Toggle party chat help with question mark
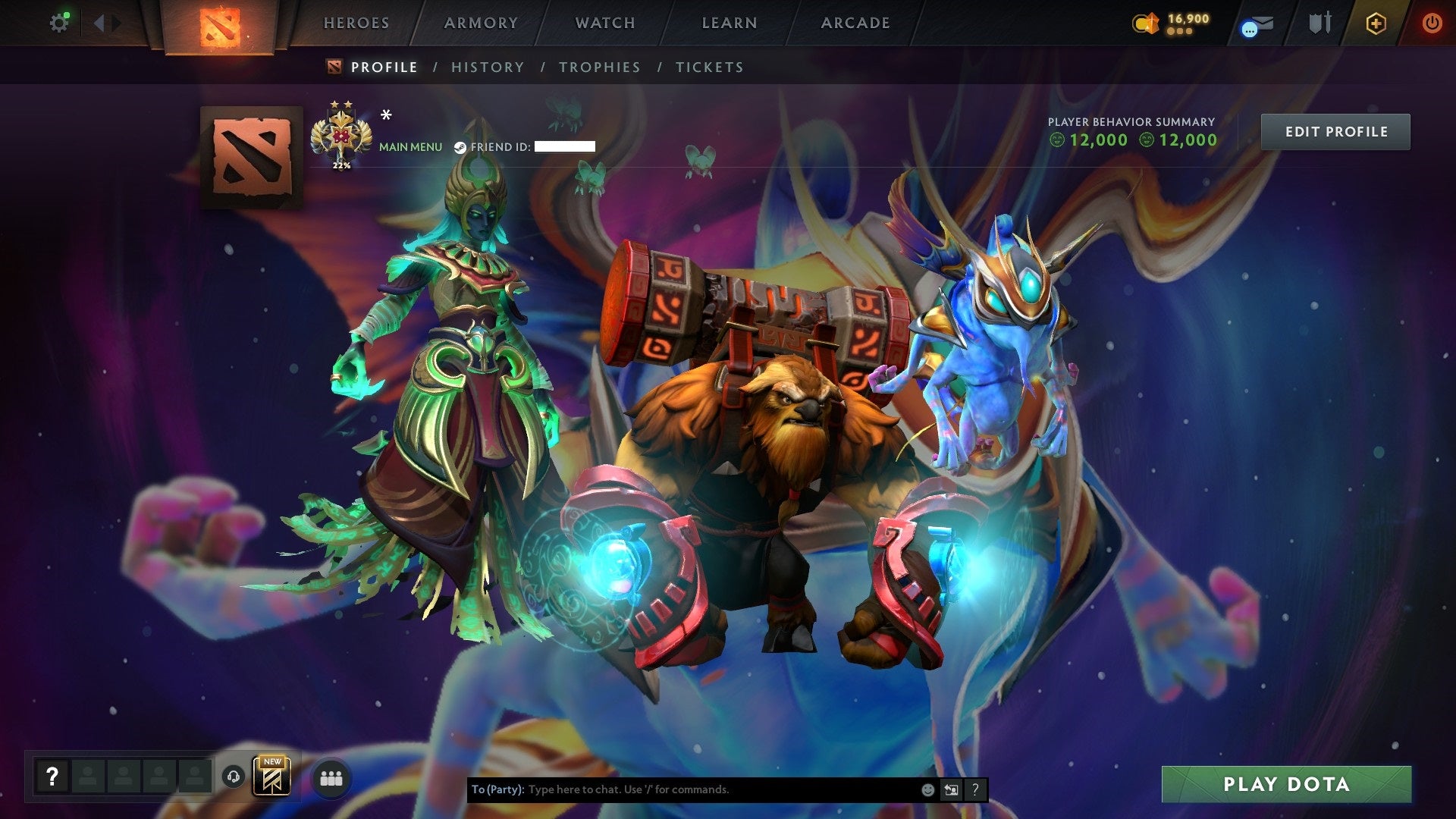The image size is (1456, 819). click(976, 789)
